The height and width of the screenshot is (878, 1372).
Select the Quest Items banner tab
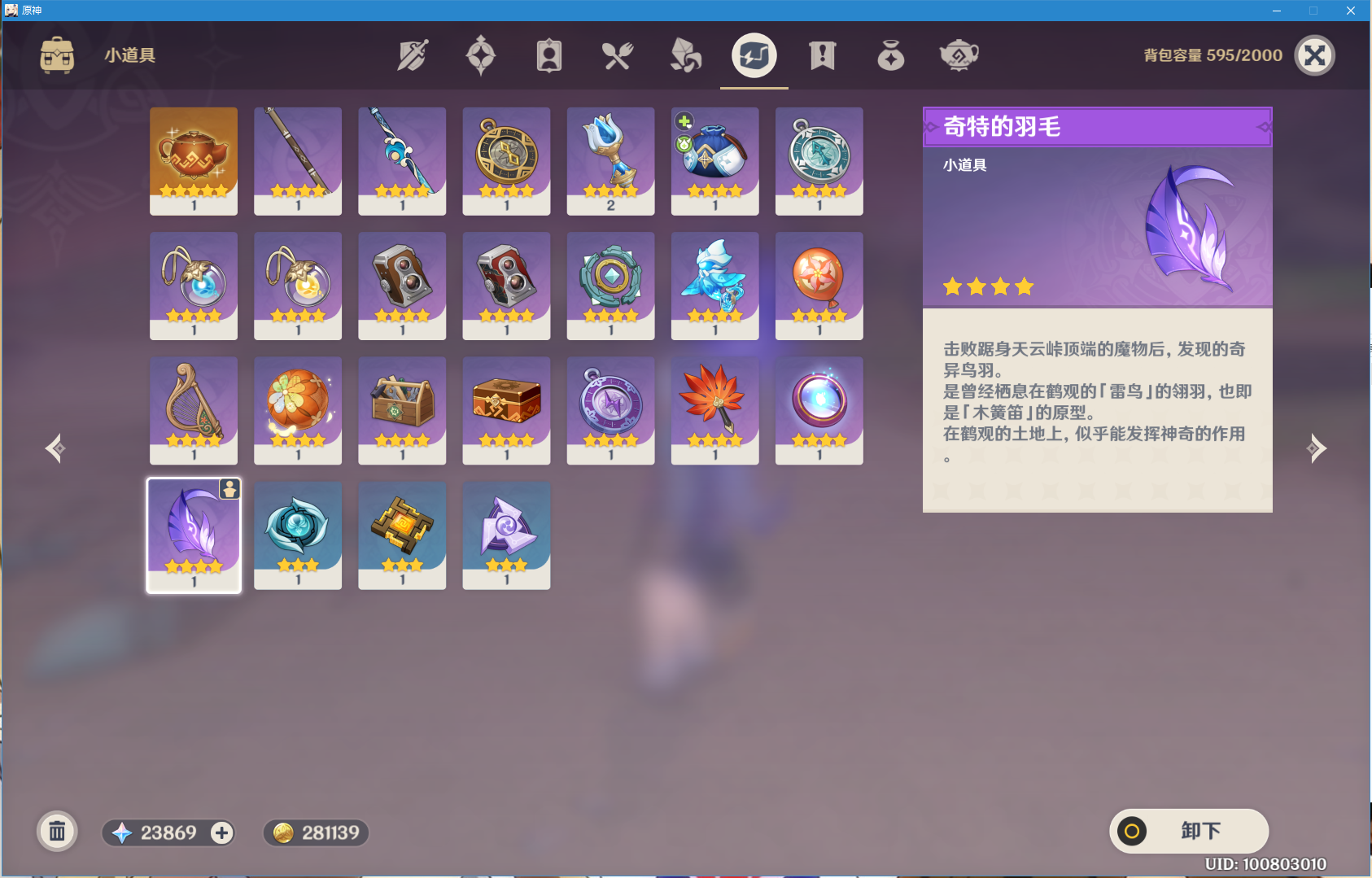pyautogui.click(x=821, y=55)
